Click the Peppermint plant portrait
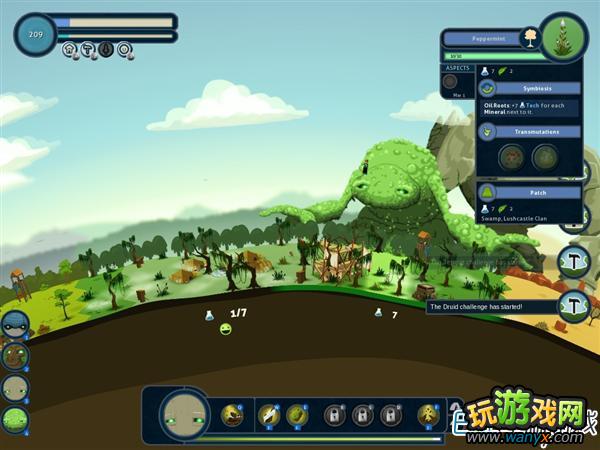This screenshot has height=450, width=600. pos(563,37)
